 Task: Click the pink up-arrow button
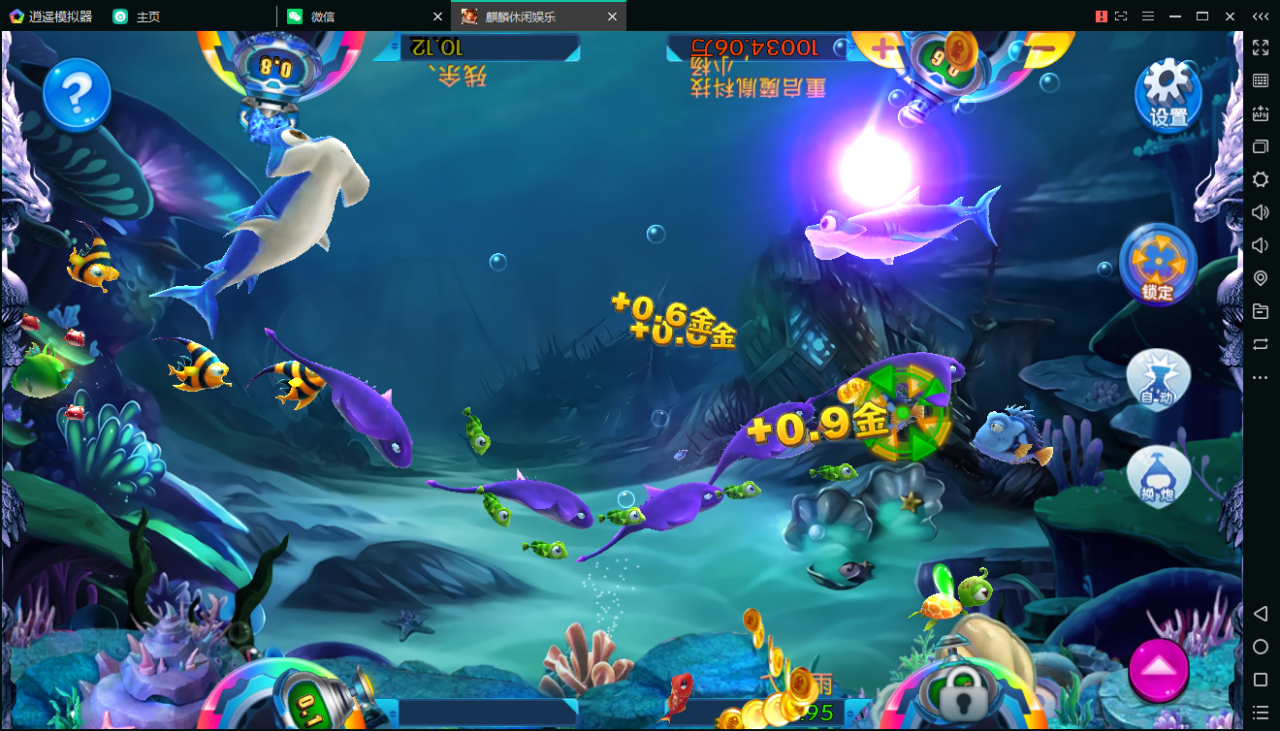pos(1158,670)
